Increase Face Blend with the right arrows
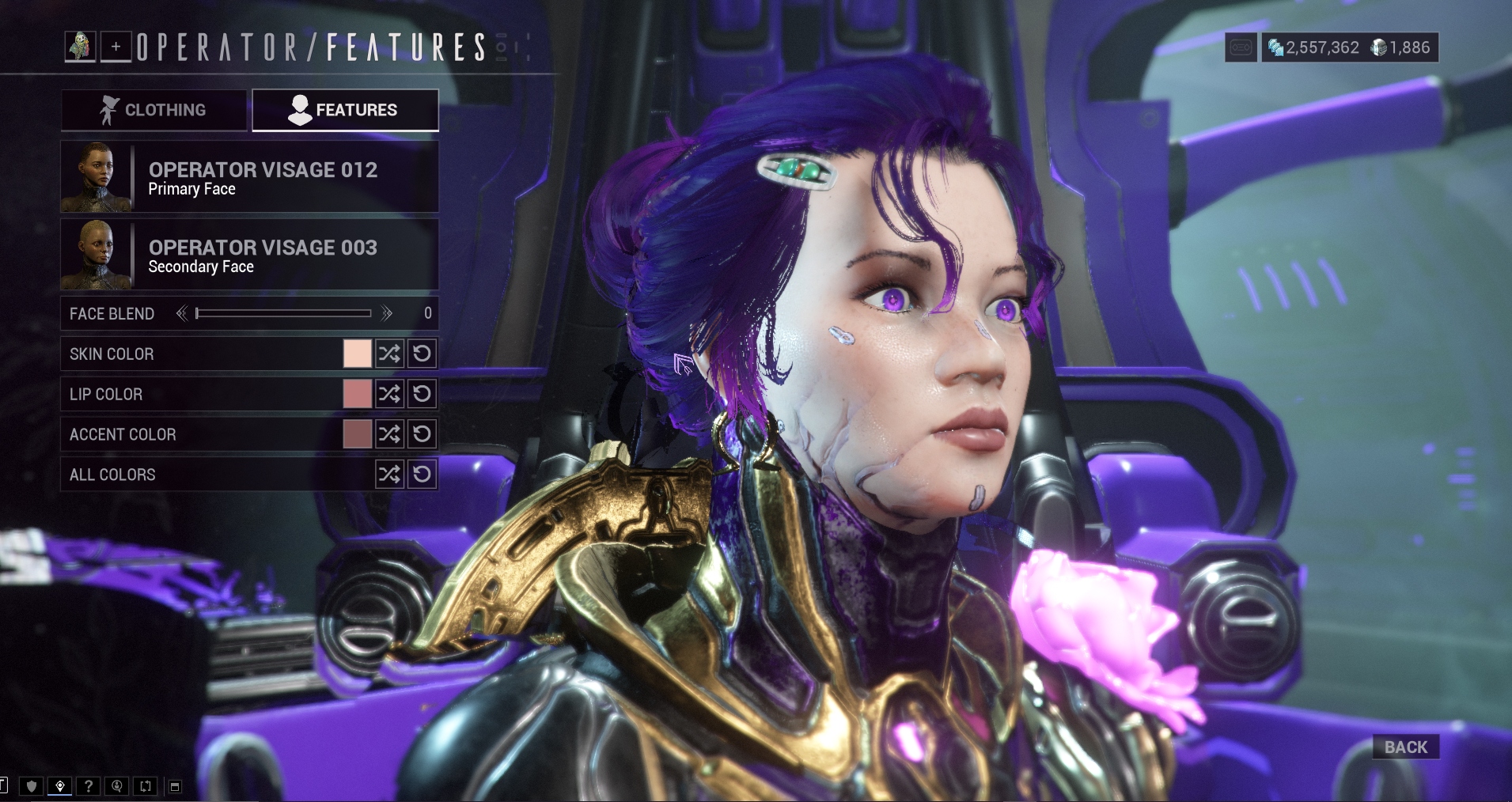Screen dimensions: 1512x802 coord(386,314)
